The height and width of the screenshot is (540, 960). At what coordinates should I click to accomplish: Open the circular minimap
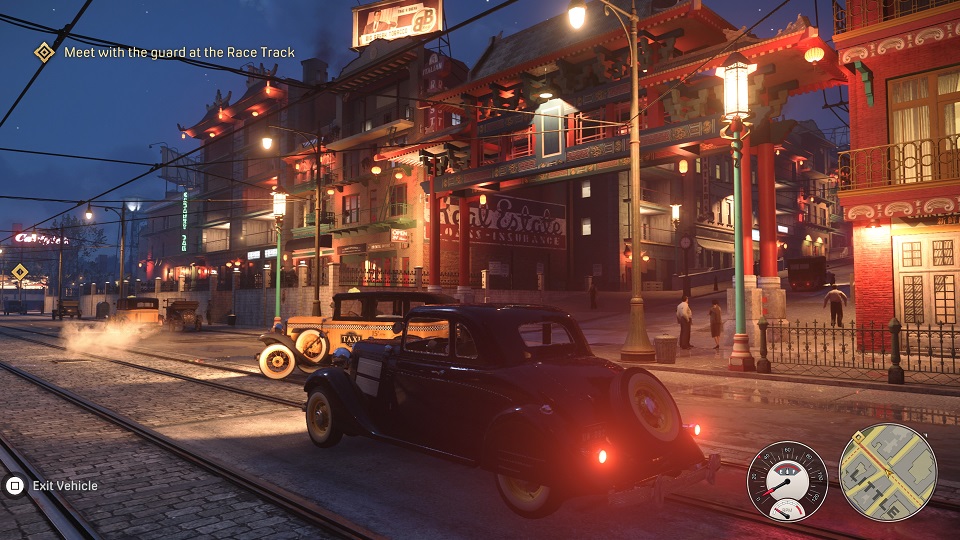(887, 472)
